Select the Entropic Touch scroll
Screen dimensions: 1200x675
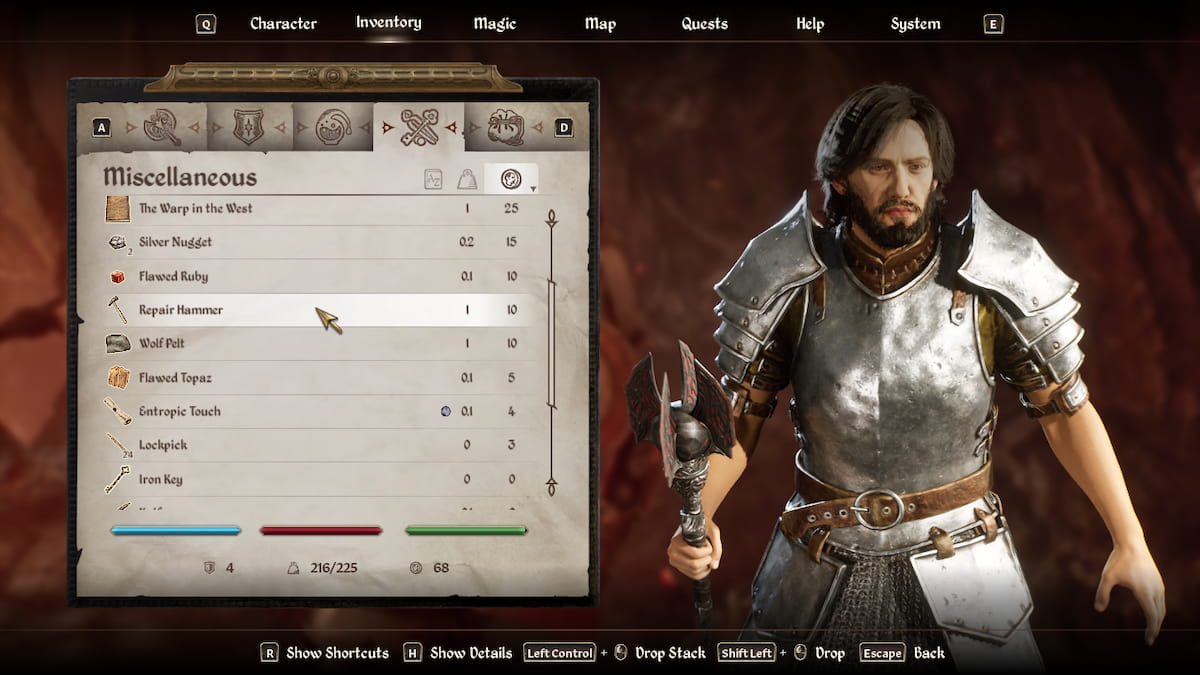180,411
